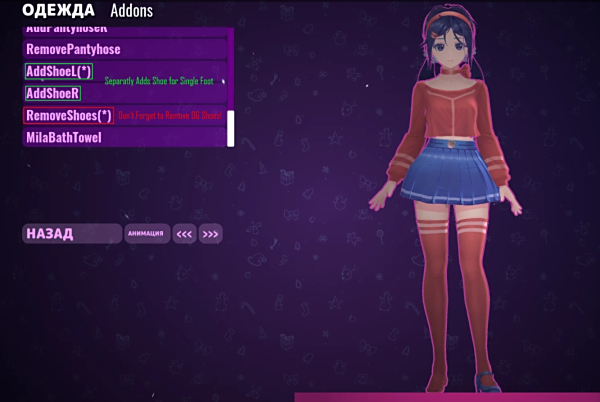Click the RemoveShoes(*) entry
Image resolution: width=600 pixels, height=402 pixels.
[x=68, y=115]
